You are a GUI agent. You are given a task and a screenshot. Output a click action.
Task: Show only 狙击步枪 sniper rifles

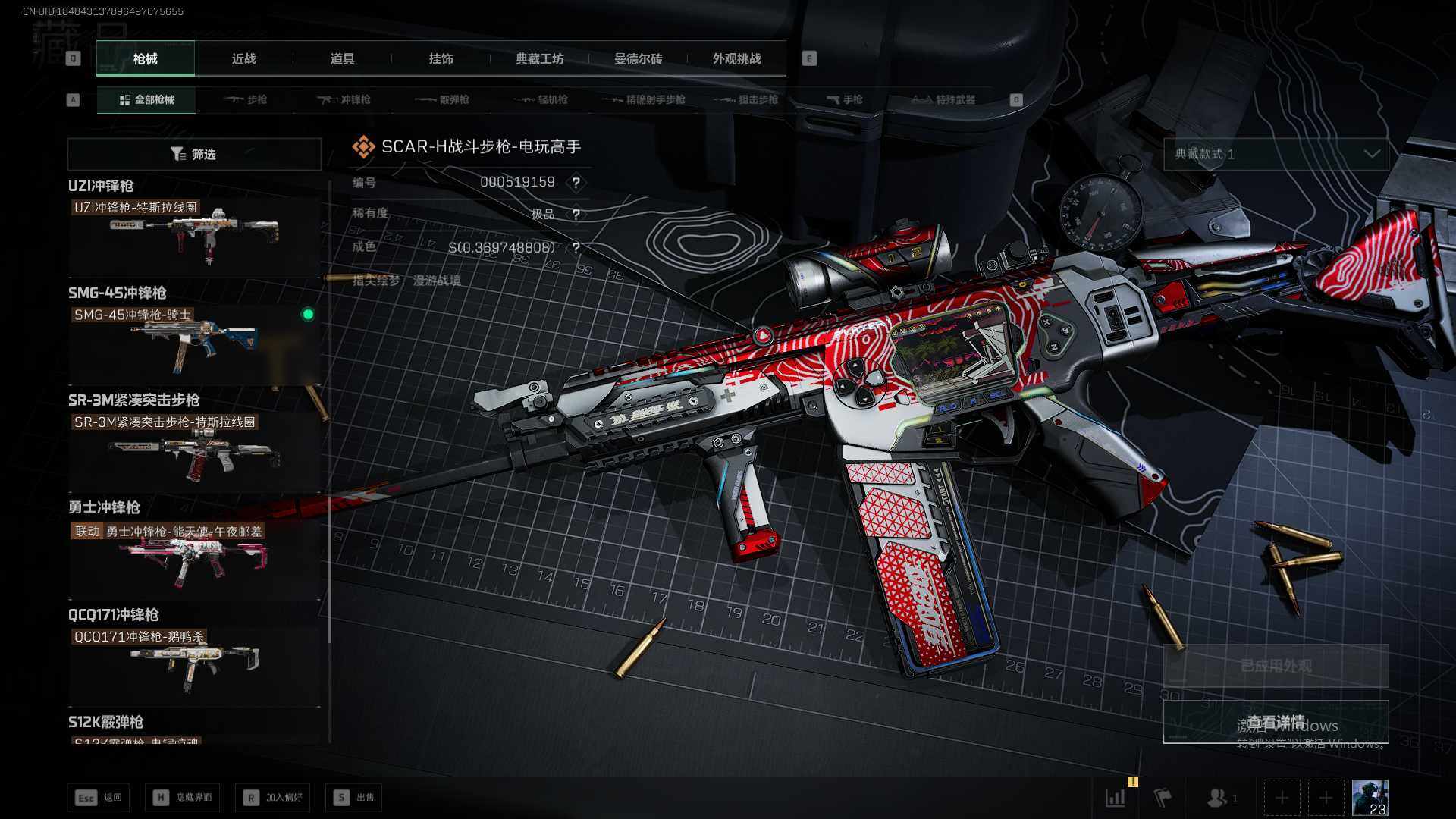(x=748, y=99)
